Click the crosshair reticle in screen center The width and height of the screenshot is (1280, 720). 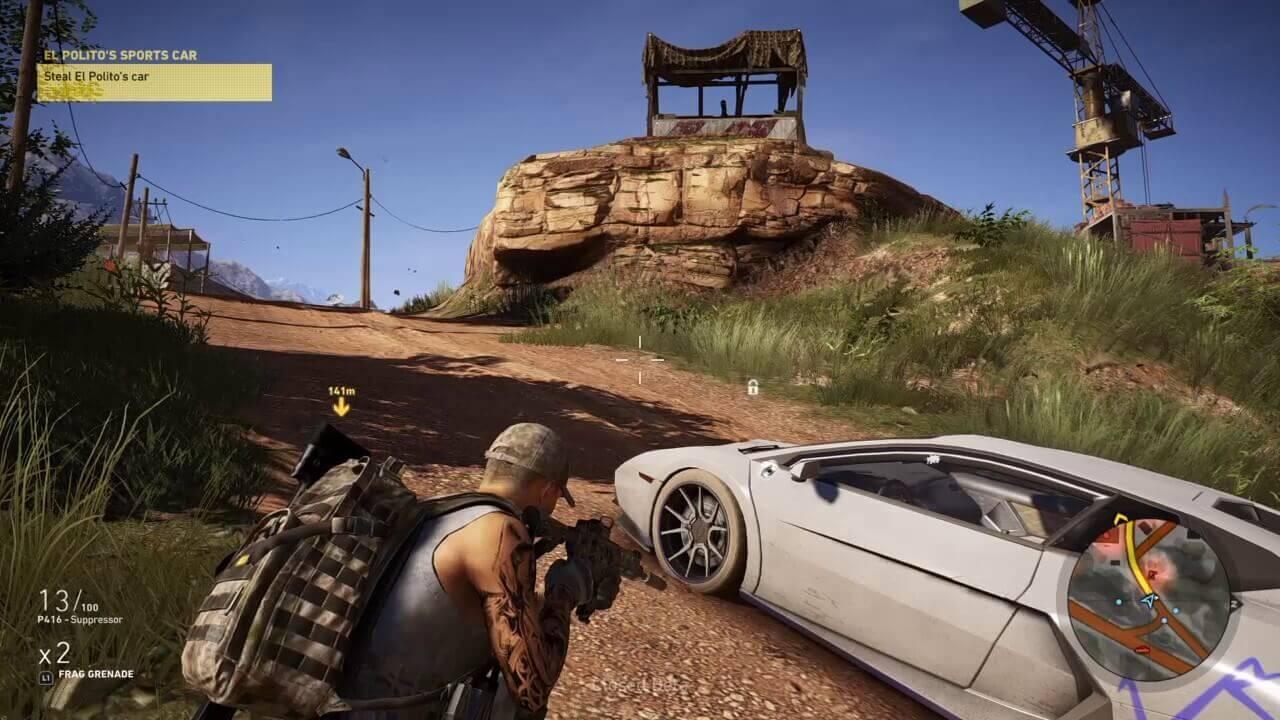pyautogui.click(x=640, y=358)
